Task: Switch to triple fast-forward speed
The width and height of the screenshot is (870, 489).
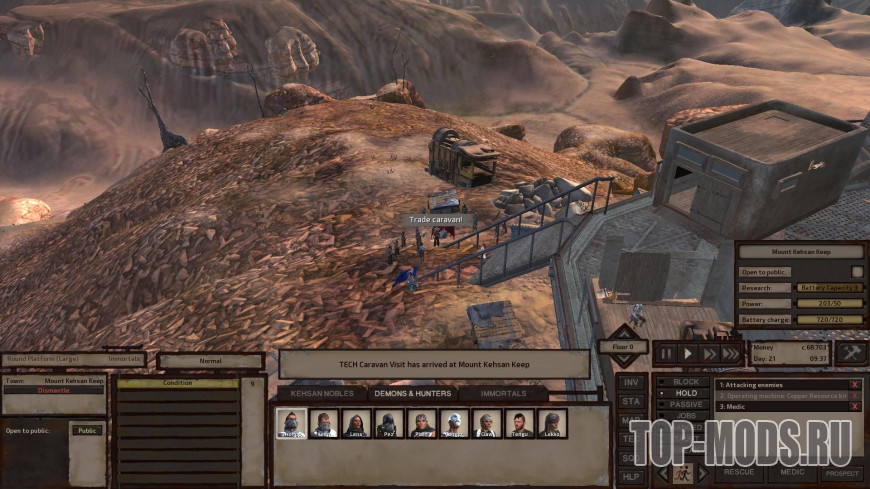Action: tap(731, 353)
